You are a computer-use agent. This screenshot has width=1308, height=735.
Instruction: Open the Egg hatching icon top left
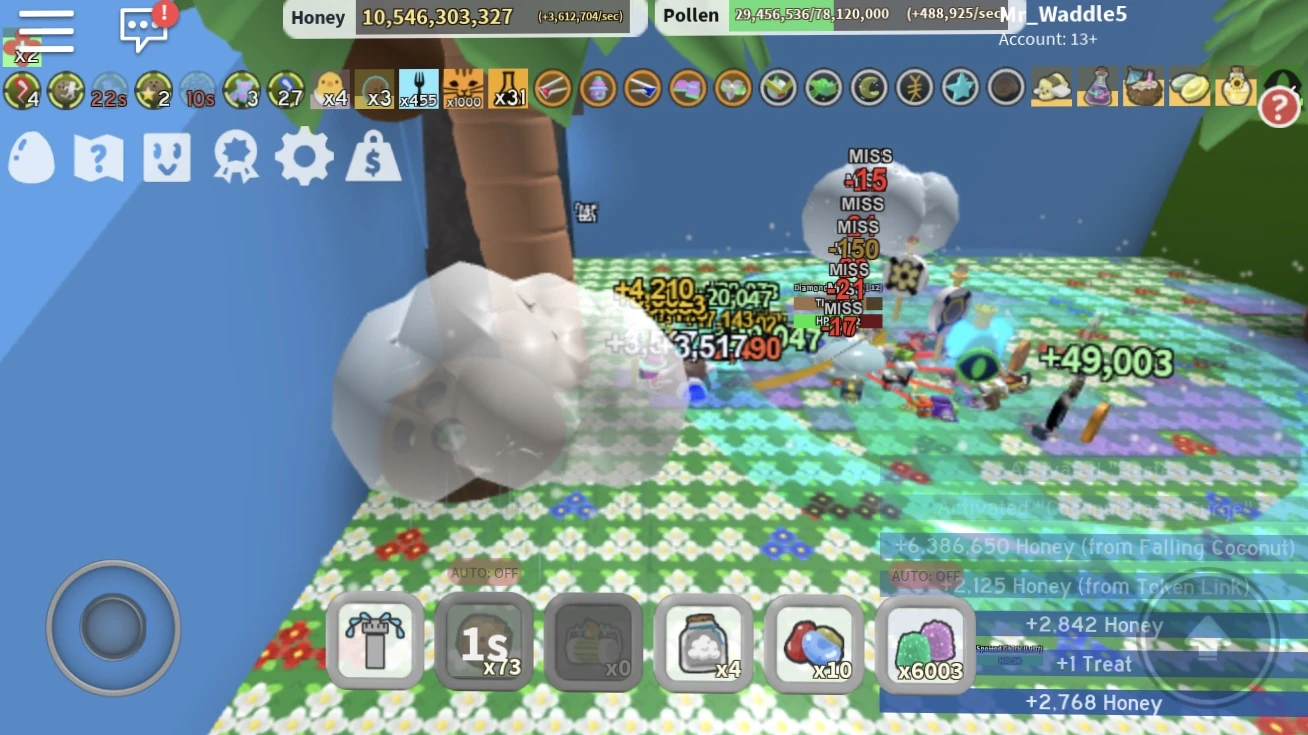[31, 158]
